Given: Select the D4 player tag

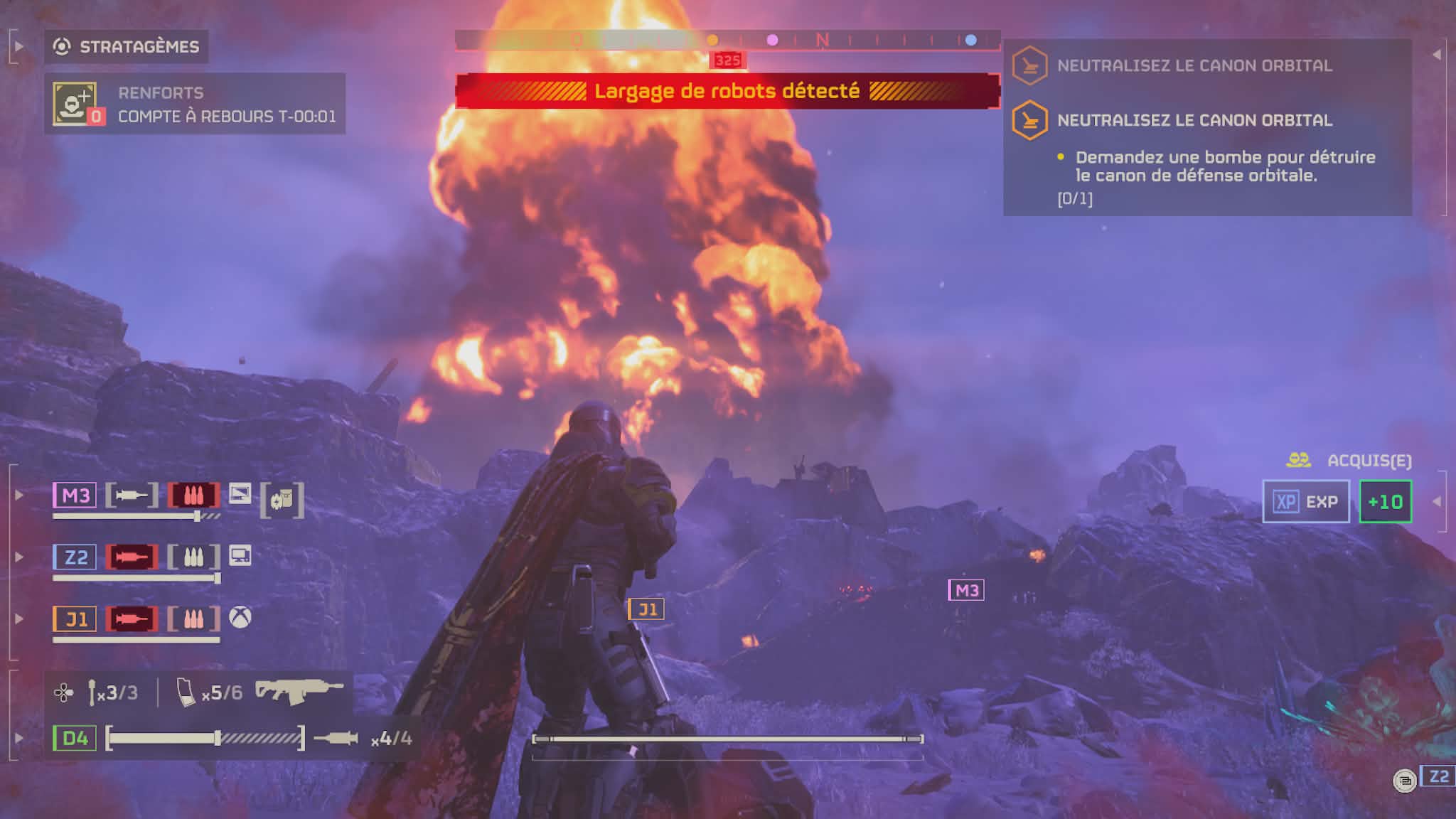Looking at the screenshot, I should click(75, 738).
